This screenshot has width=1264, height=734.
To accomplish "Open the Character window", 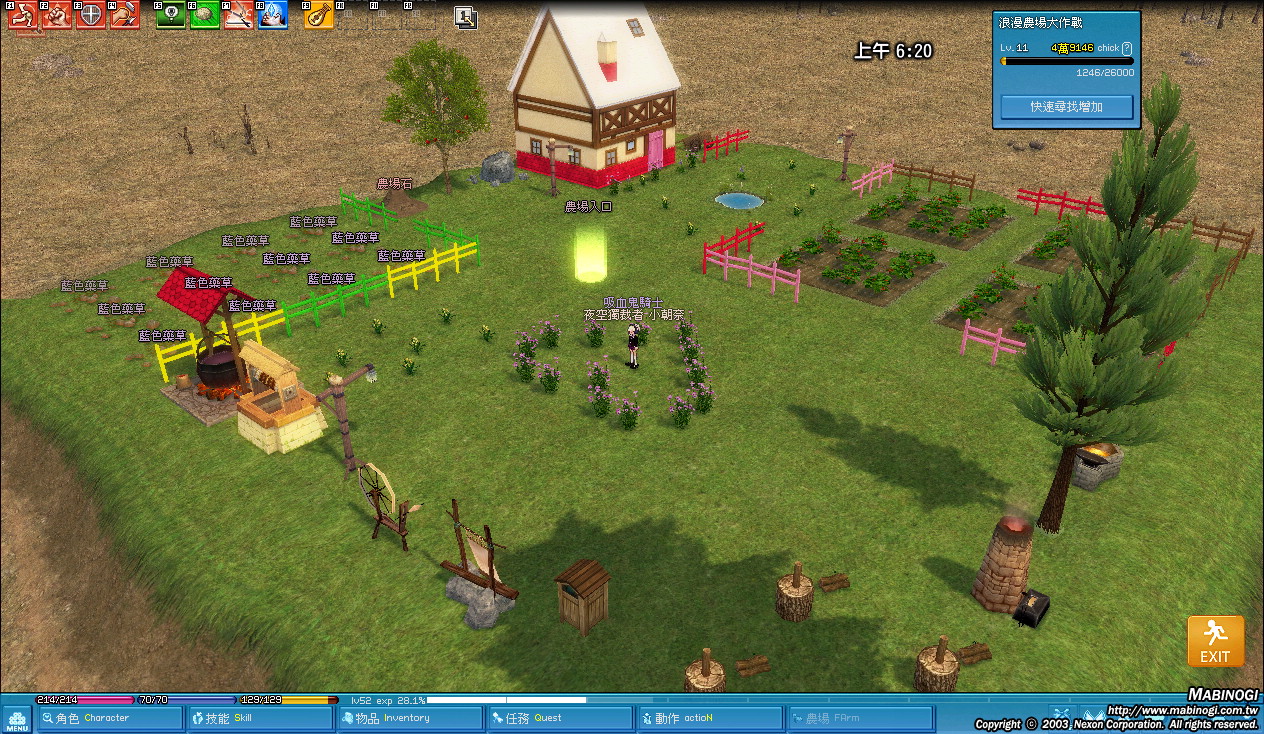I will coord(110,718).
